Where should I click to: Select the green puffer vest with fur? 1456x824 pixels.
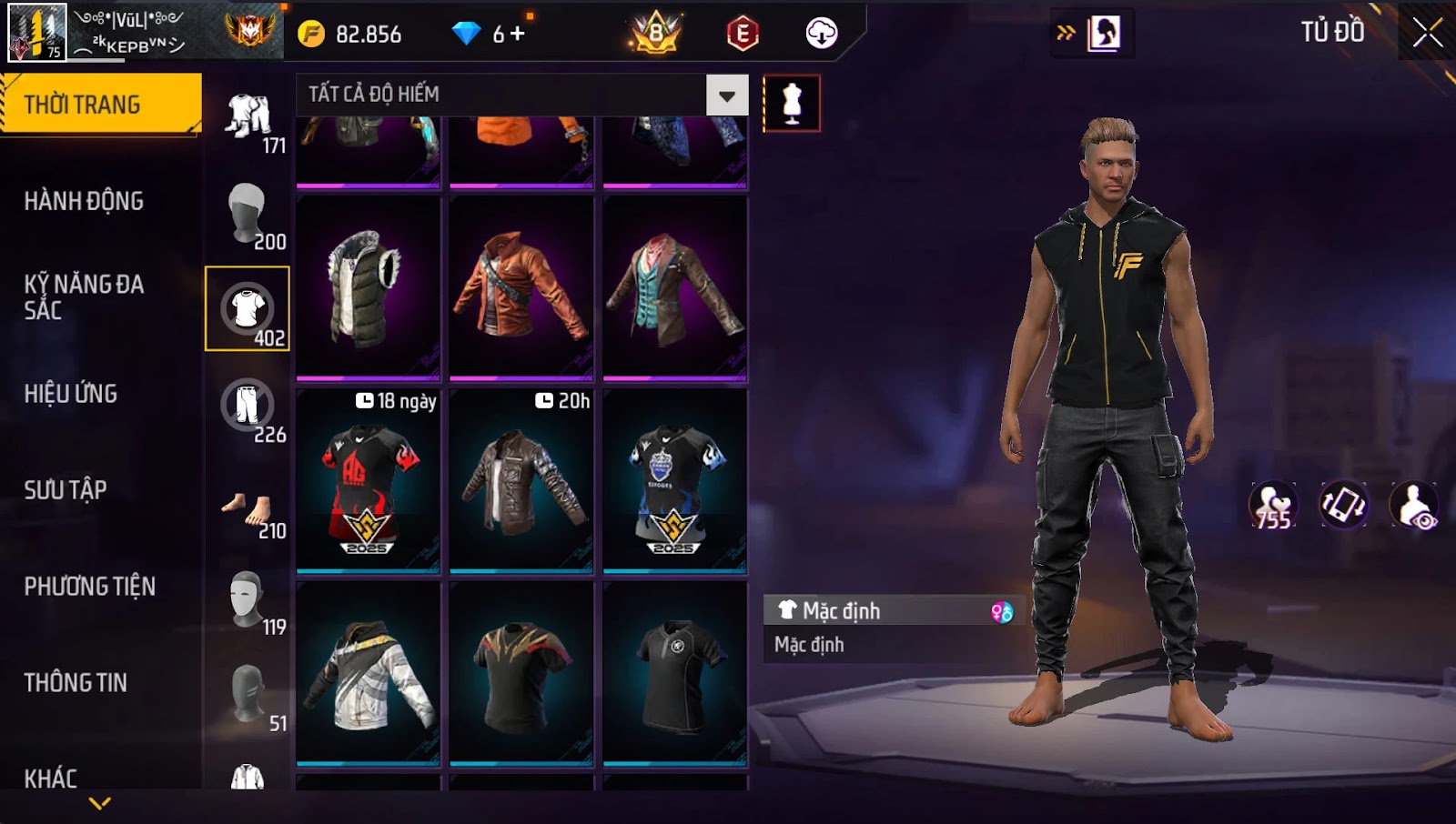[368, 286]
